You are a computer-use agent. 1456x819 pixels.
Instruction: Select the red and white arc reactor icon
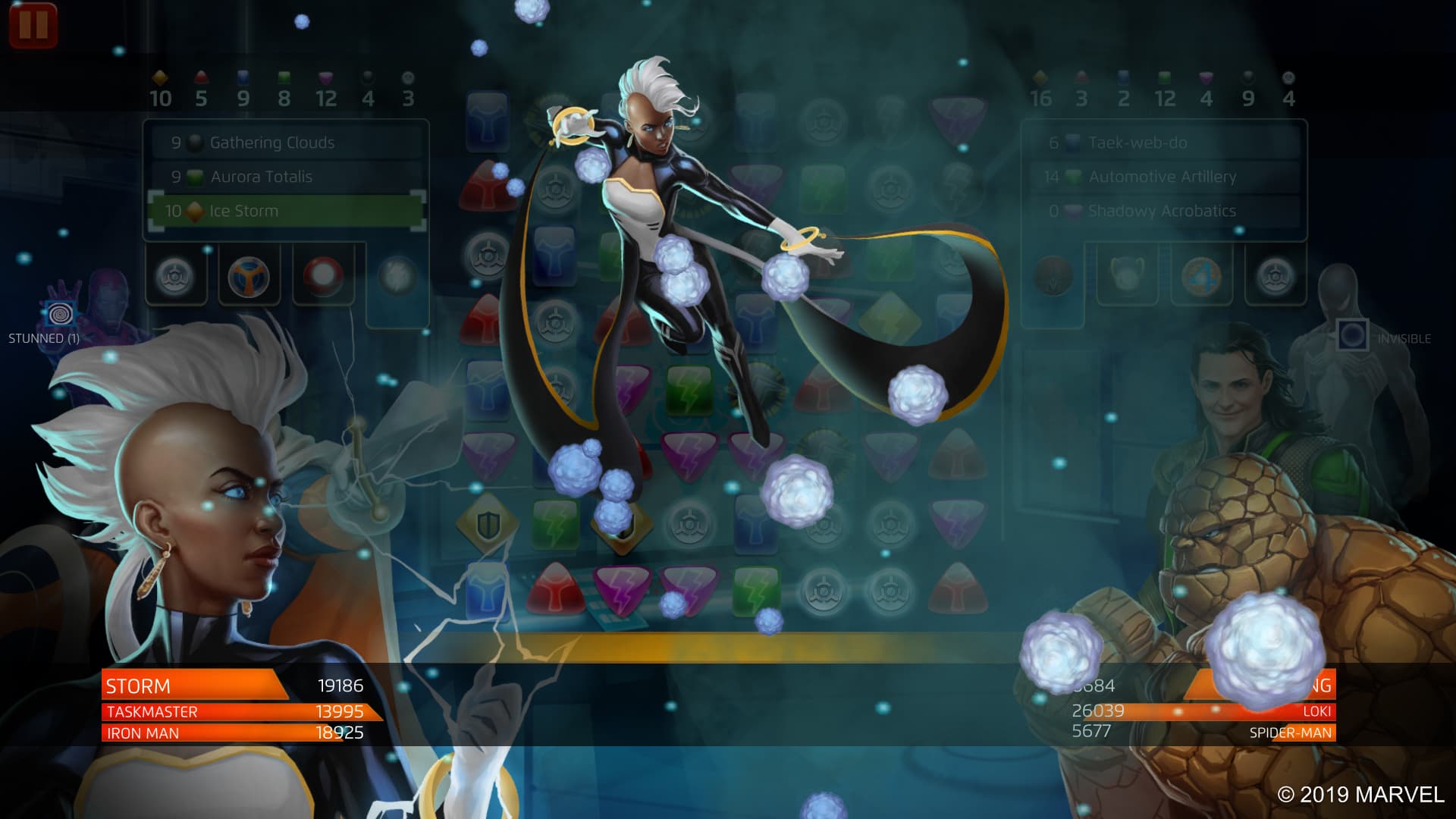pyautogui.click(x=323, y=276)
